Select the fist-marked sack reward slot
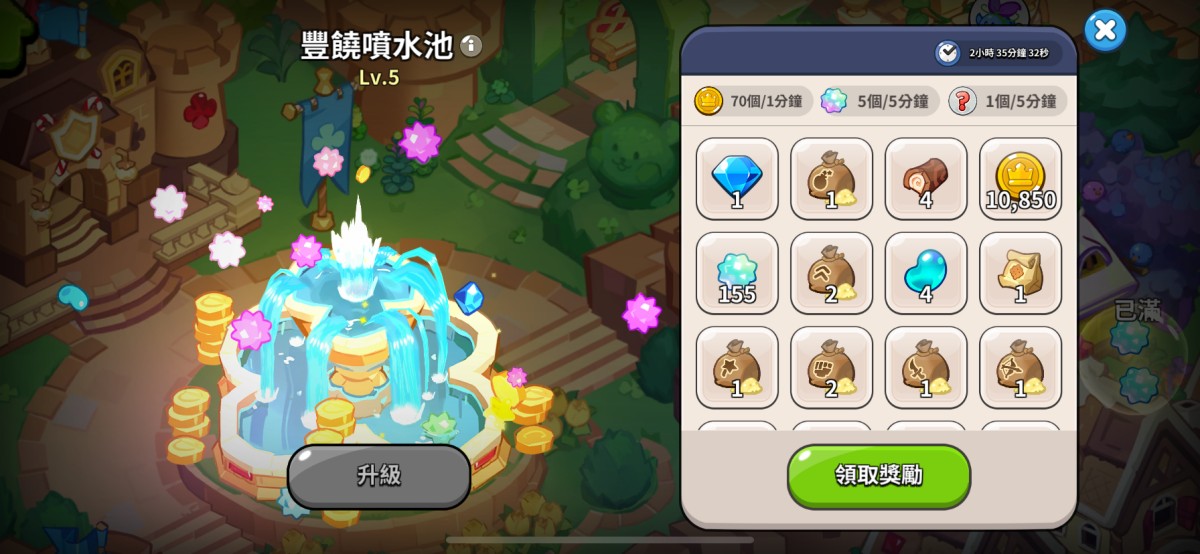This screenshot has height=554, width=1200. [831, 367]
